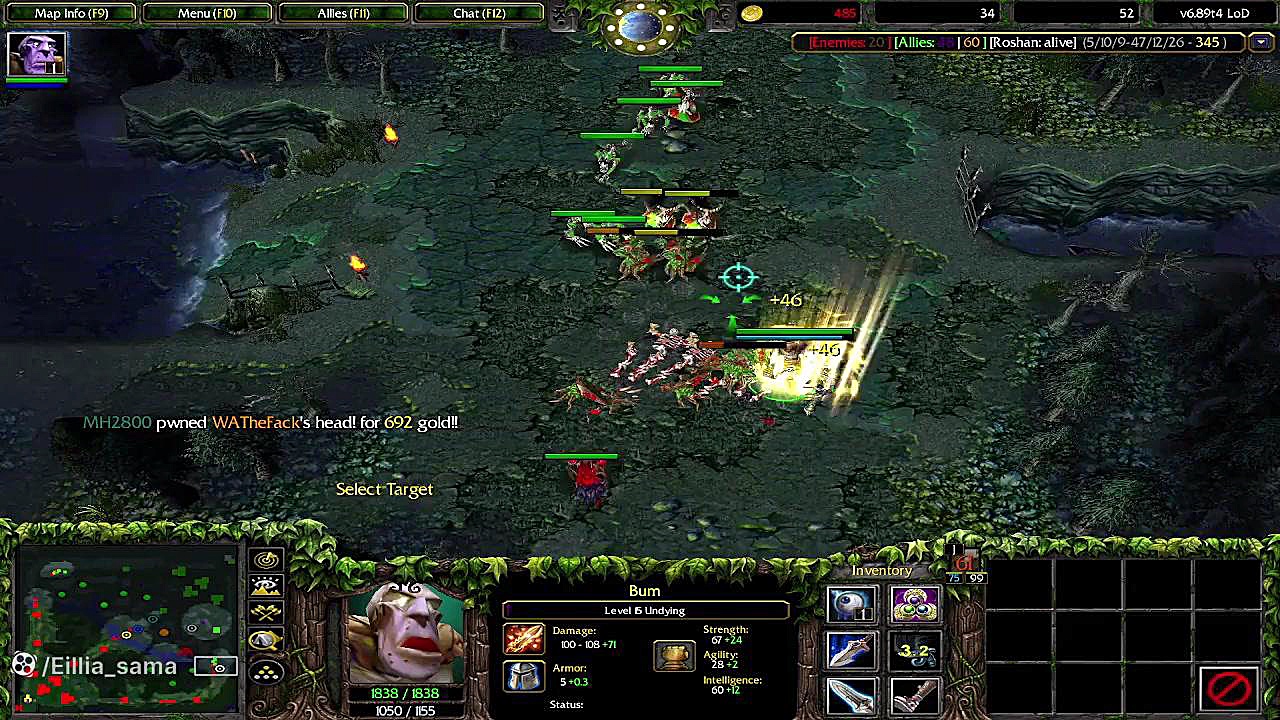Activate the minimap signal ping button

click(x=266, y=560)
